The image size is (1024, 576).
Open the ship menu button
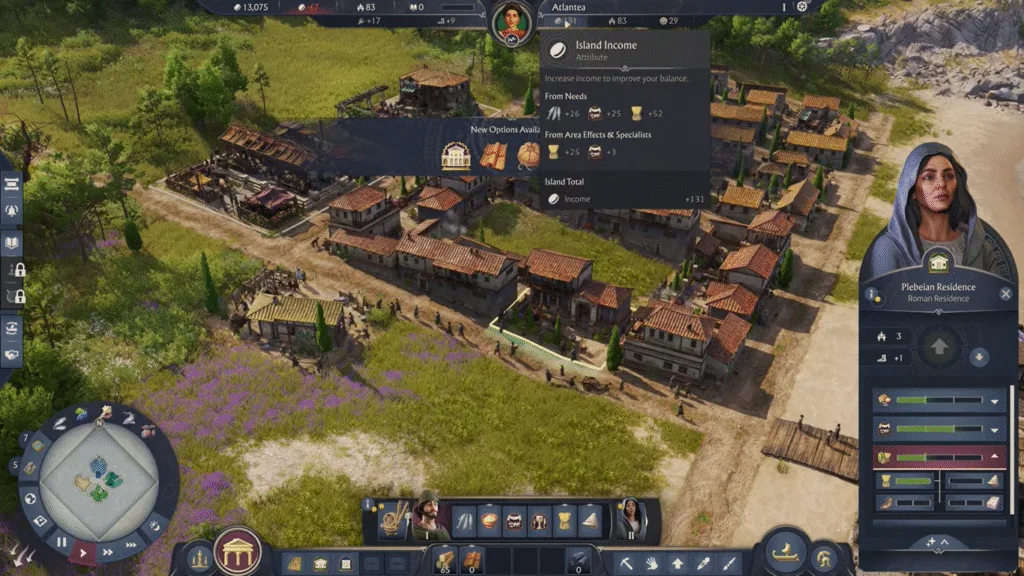[787, 554]
